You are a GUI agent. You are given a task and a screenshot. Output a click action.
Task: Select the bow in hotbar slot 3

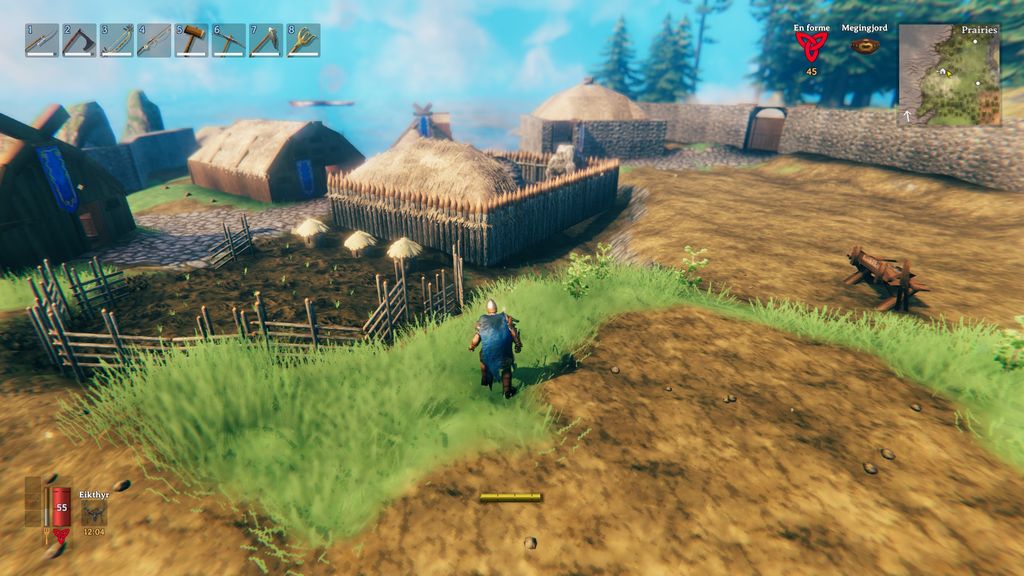[x=116, y=40]
